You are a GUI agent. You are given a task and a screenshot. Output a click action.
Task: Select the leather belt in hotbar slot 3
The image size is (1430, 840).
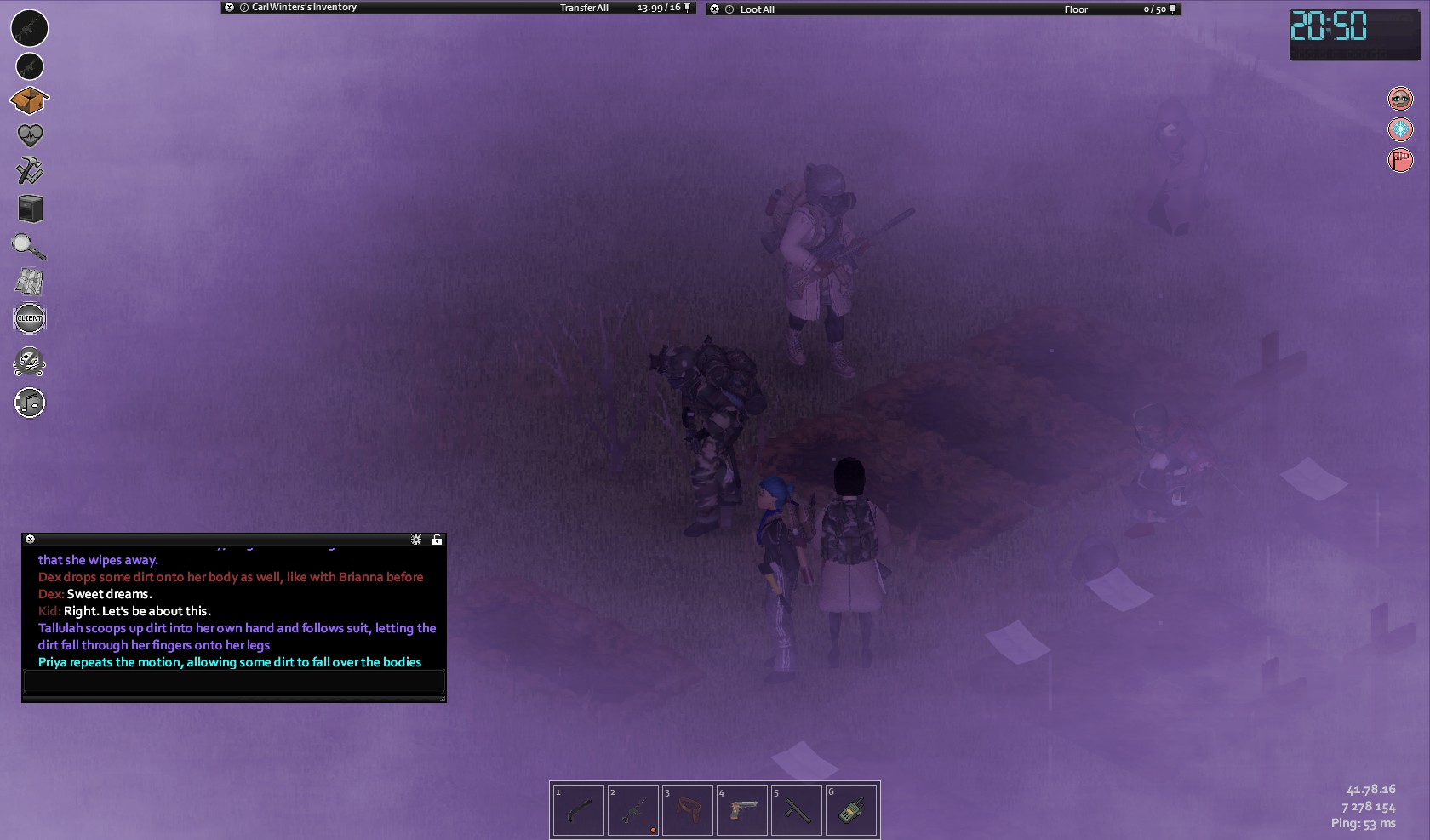[x=688, y=810]
